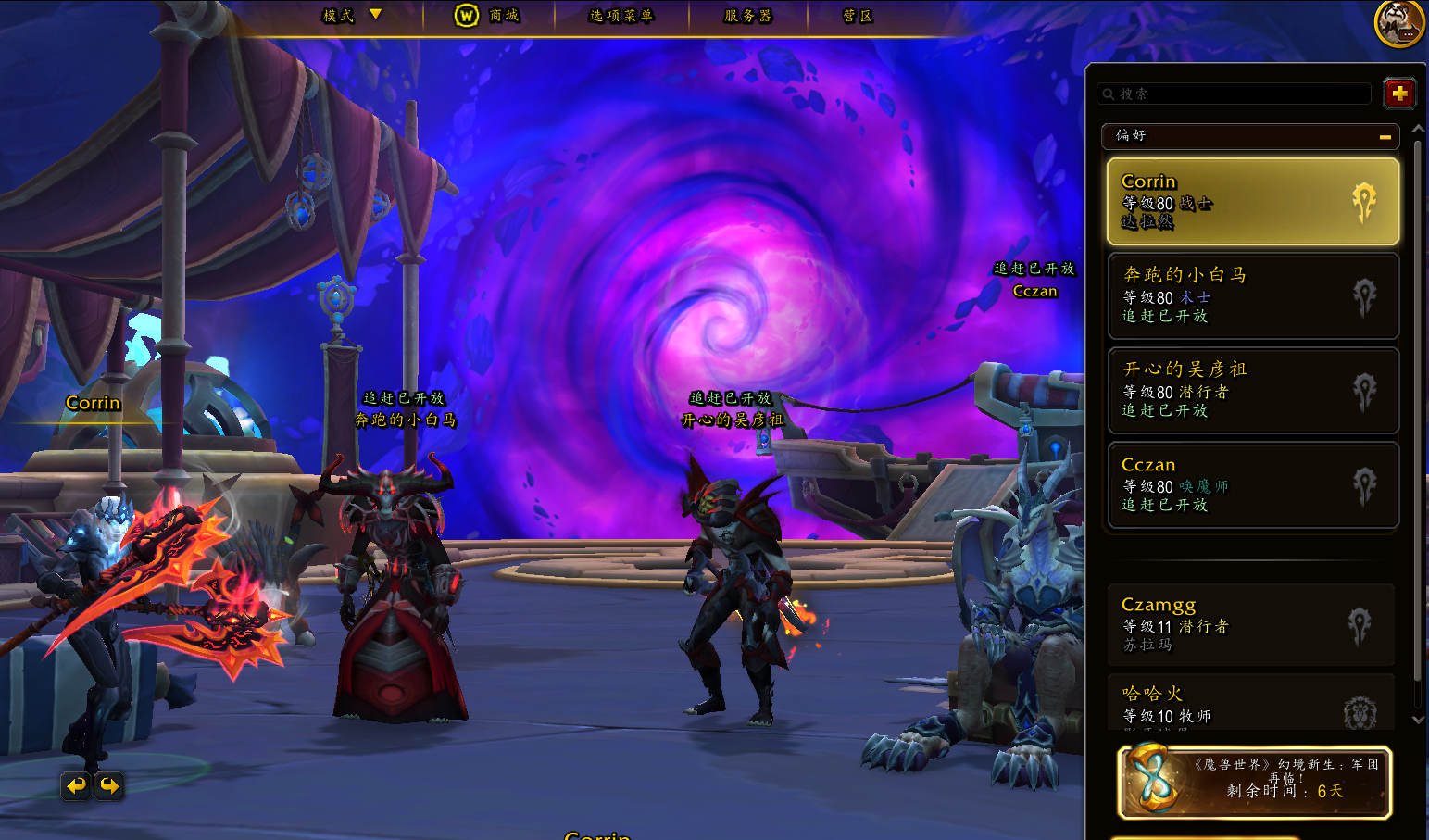Open the 服务器 server list

[747, 16]
